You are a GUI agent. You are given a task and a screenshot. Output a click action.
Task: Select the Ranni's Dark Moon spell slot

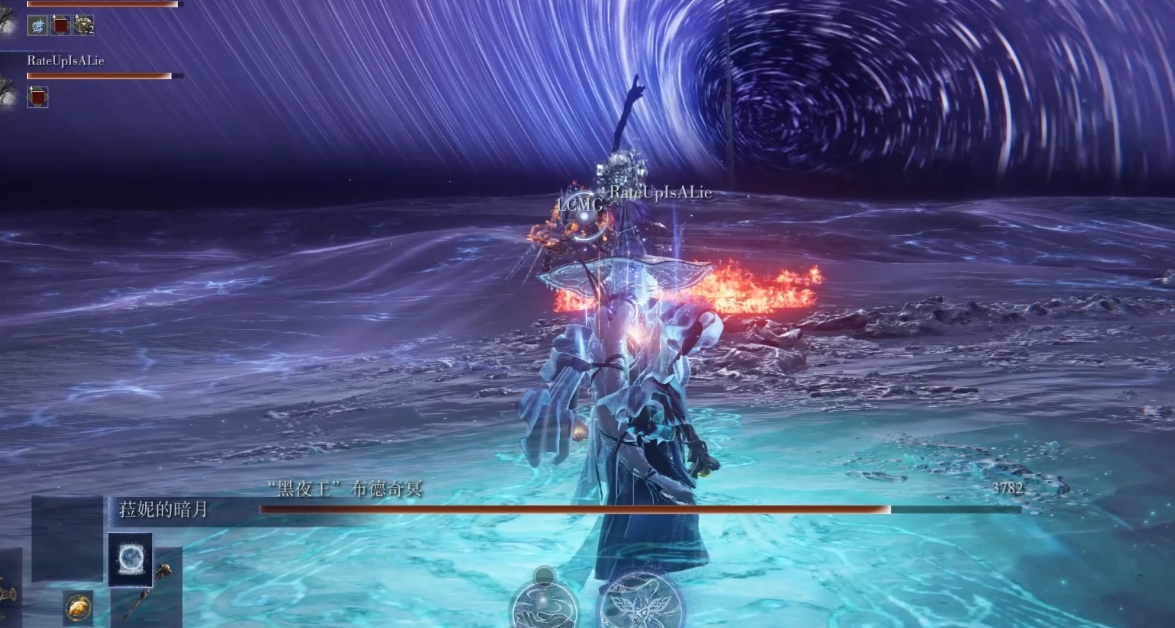130,559
